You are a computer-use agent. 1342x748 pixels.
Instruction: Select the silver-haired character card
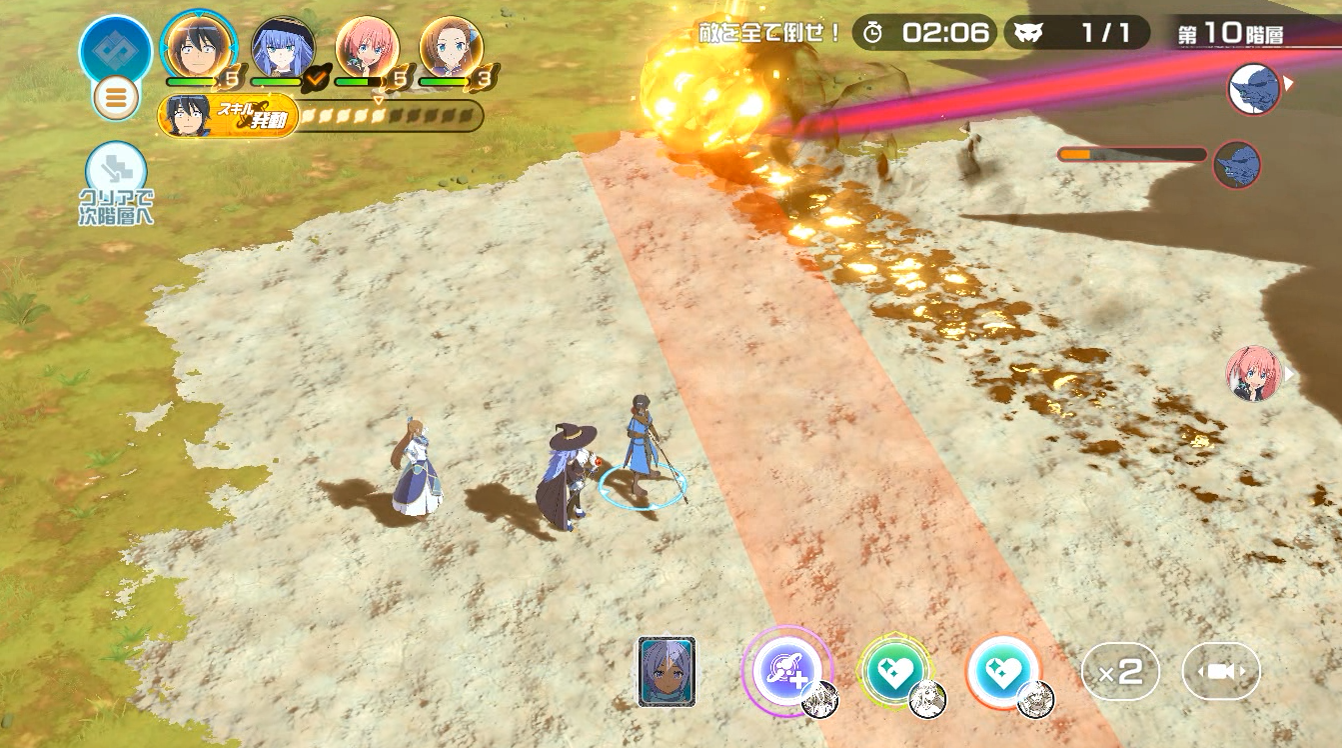pos(667,671)
